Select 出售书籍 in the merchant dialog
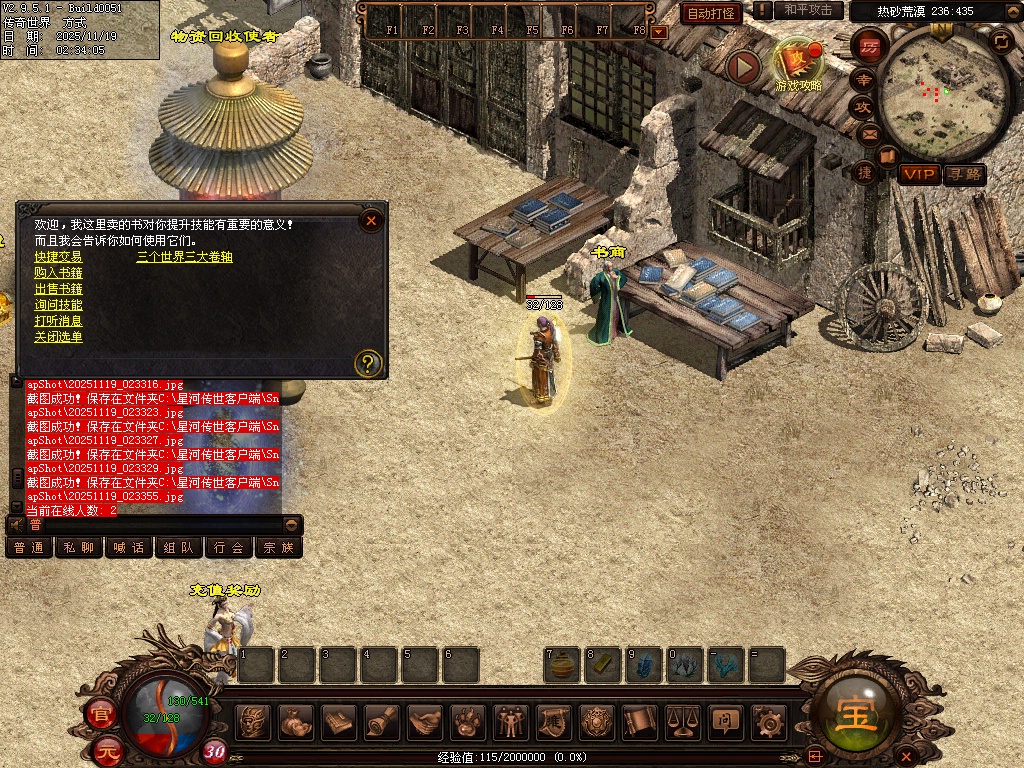Screen dimensions: 1024x768 point(58,289)
